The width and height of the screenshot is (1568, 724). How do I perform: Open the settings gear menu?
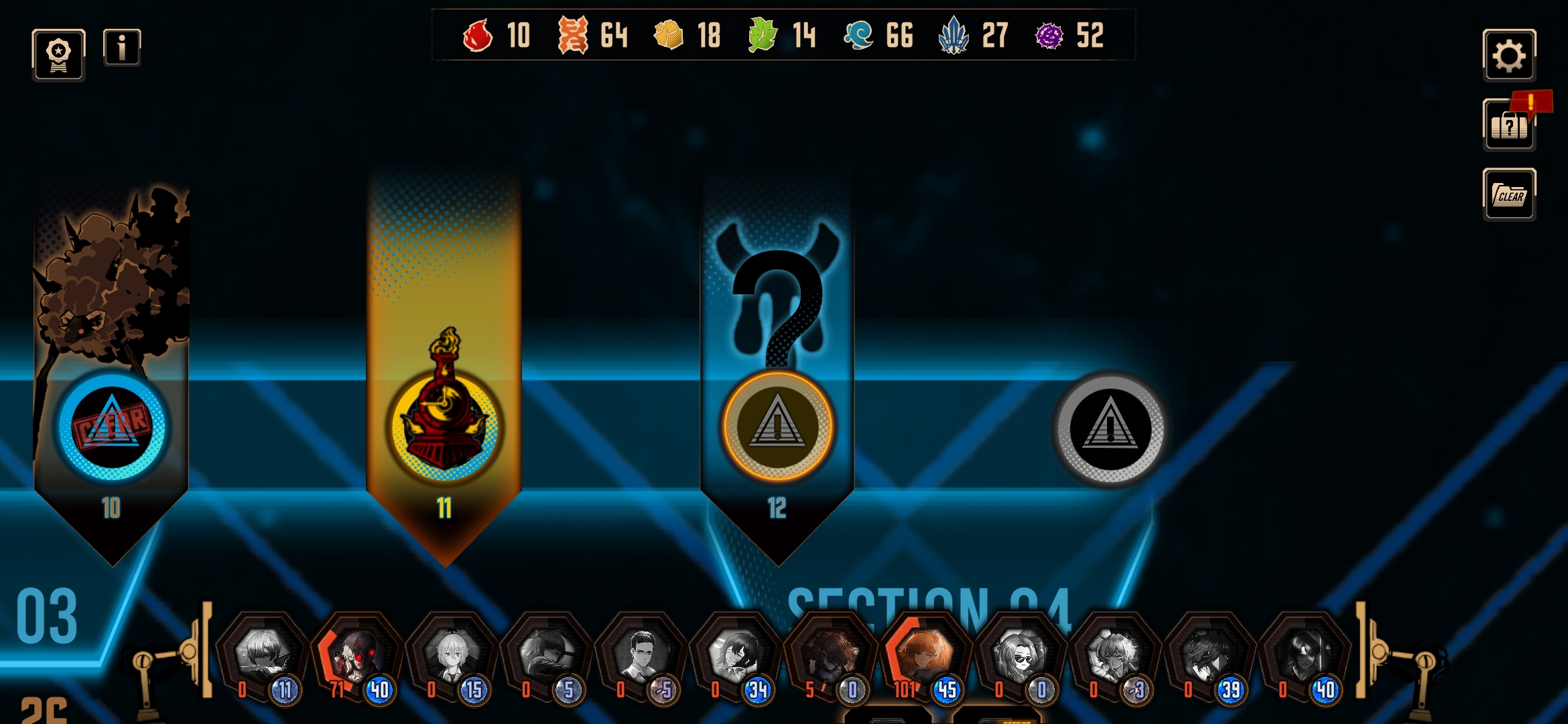click(1508, 55)
